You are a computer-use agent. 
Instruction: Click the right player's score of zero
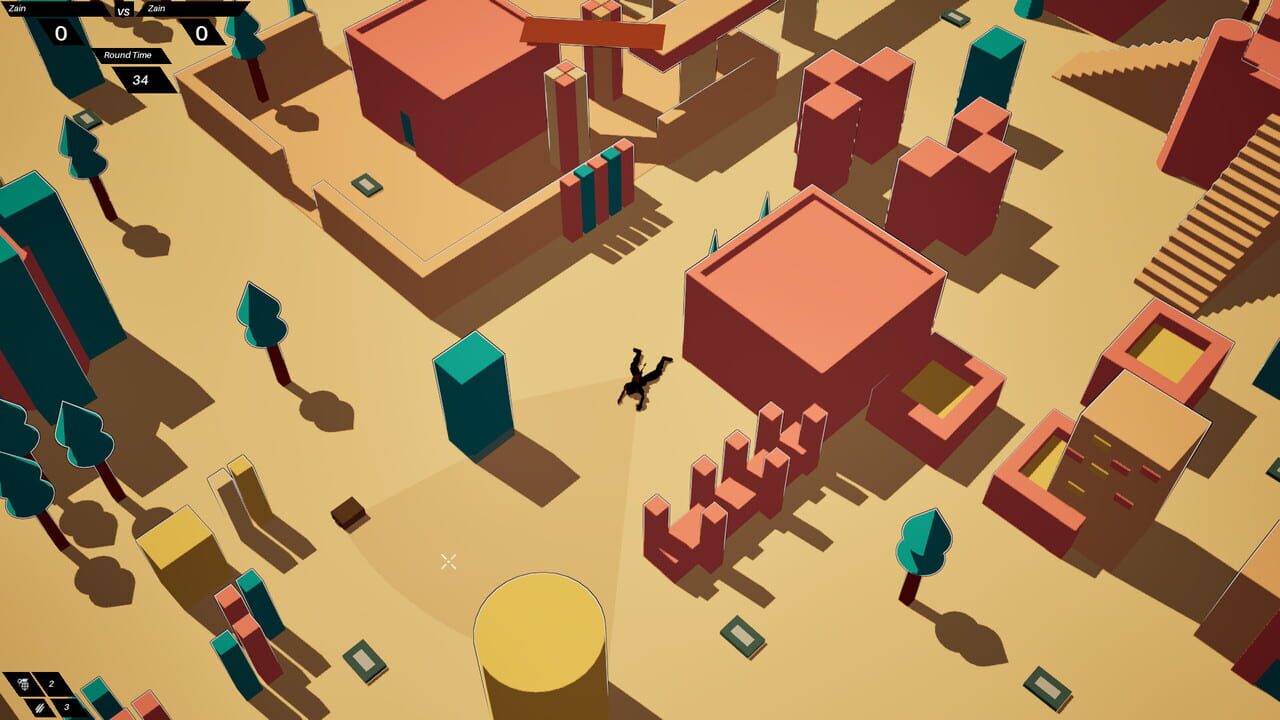coord(201,33)
